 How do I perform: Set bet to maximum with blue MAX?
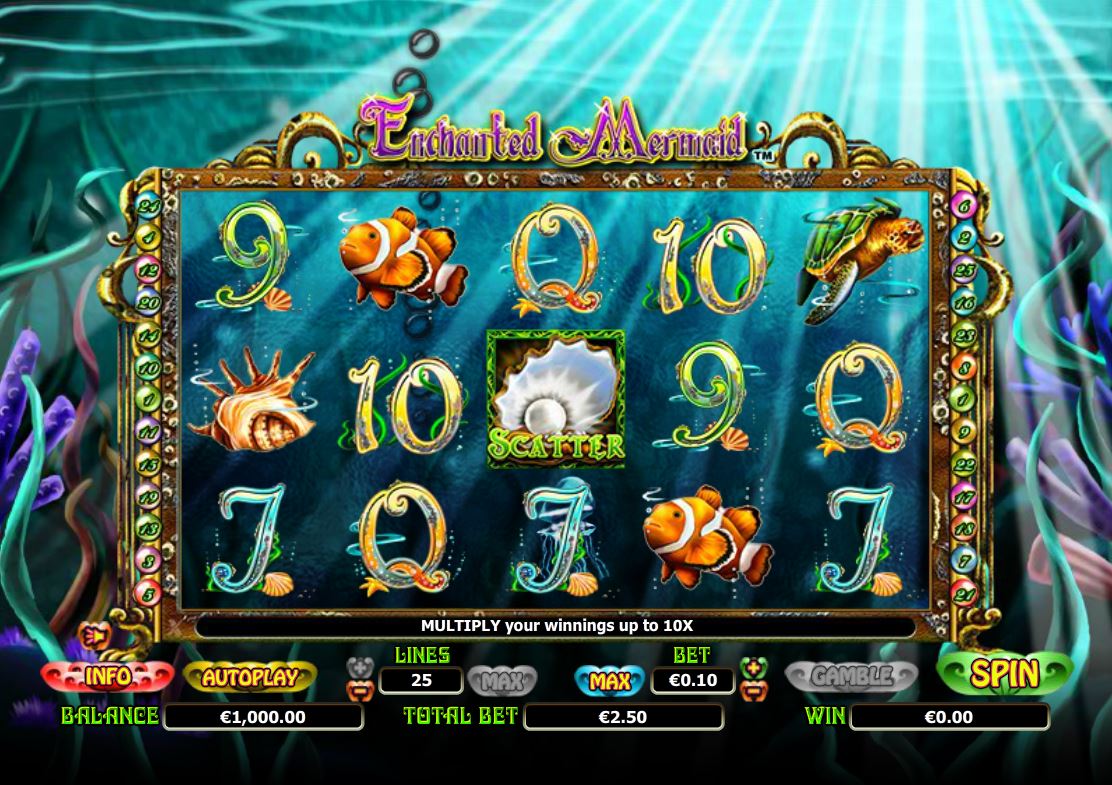click(609, 681)
